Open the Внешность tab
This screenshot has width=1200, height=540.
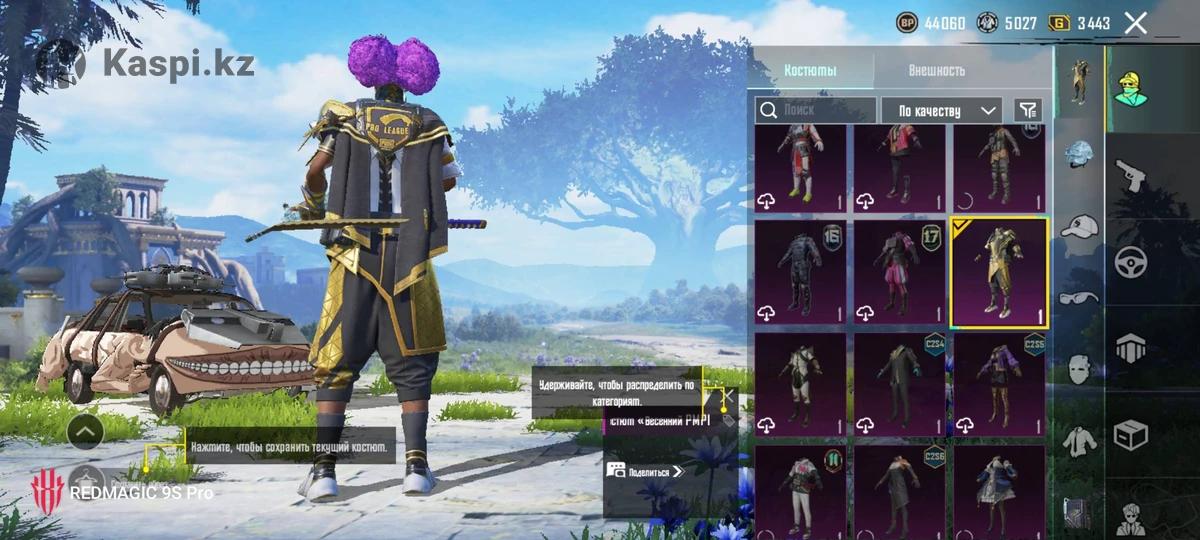point(937,71)
